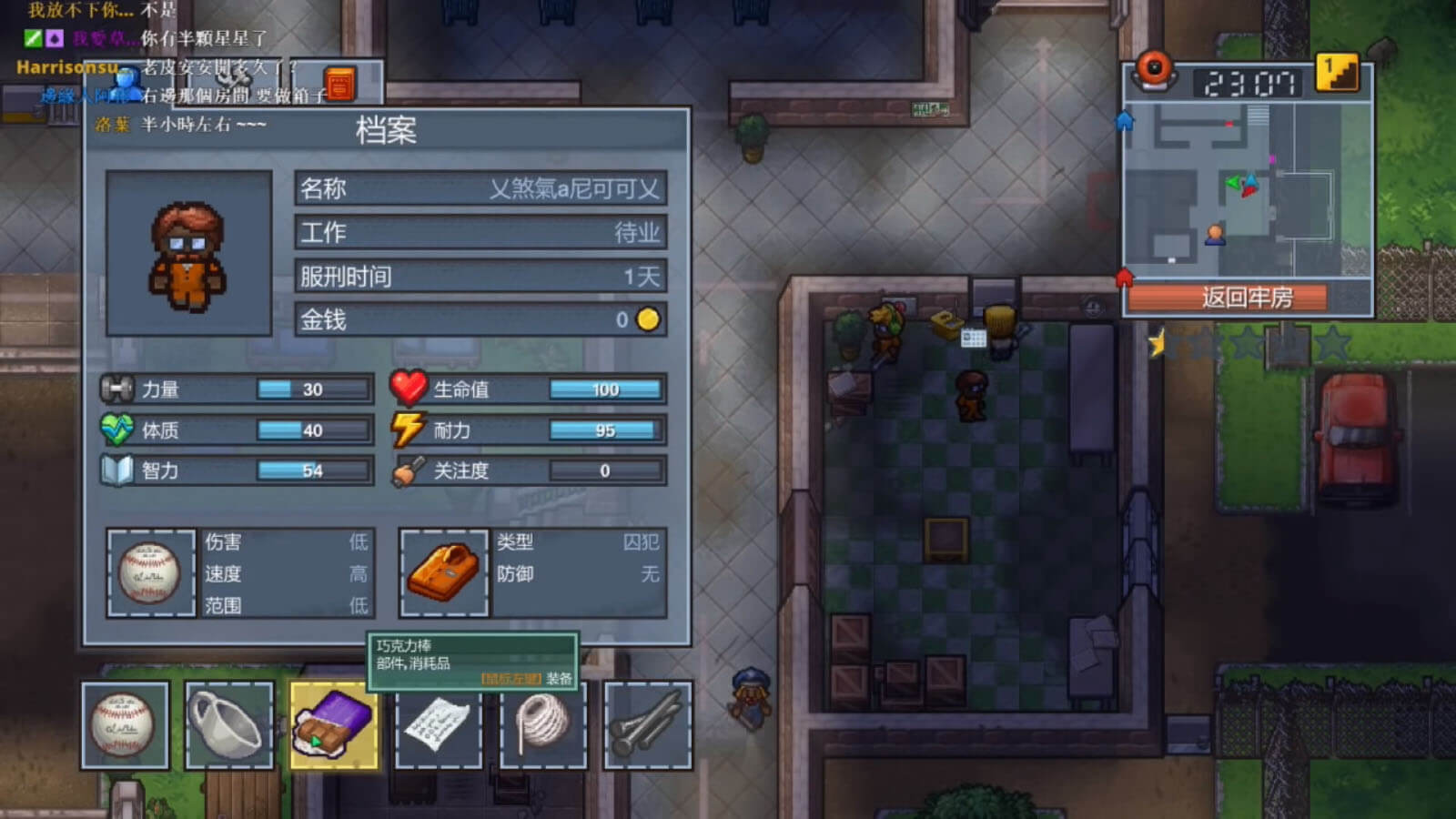
Task: Click the ball of twine inventory item
Action: (x=542, y=723)
